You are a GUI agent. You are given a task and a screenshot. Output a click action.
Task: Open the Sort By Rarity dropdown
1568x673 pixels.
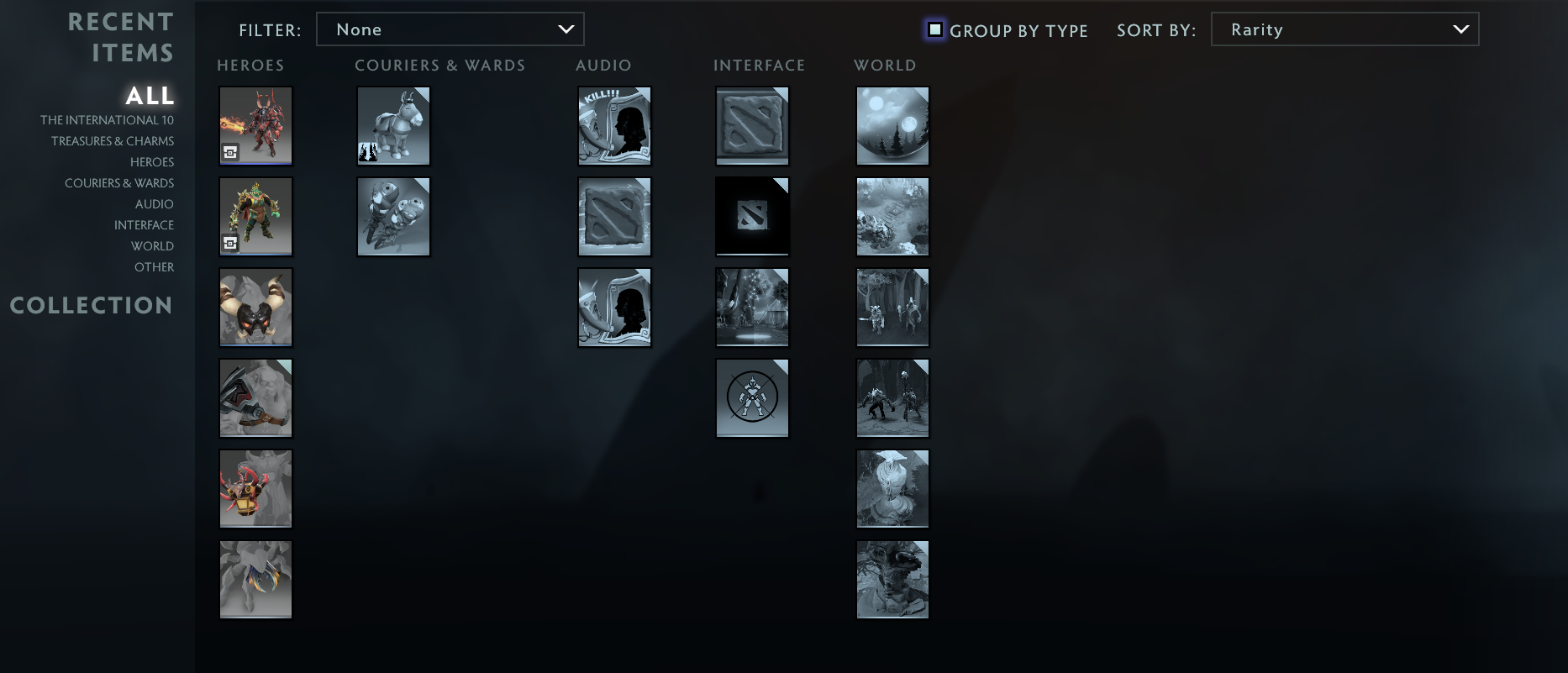pyautogui.click(x=1344, y=29)
